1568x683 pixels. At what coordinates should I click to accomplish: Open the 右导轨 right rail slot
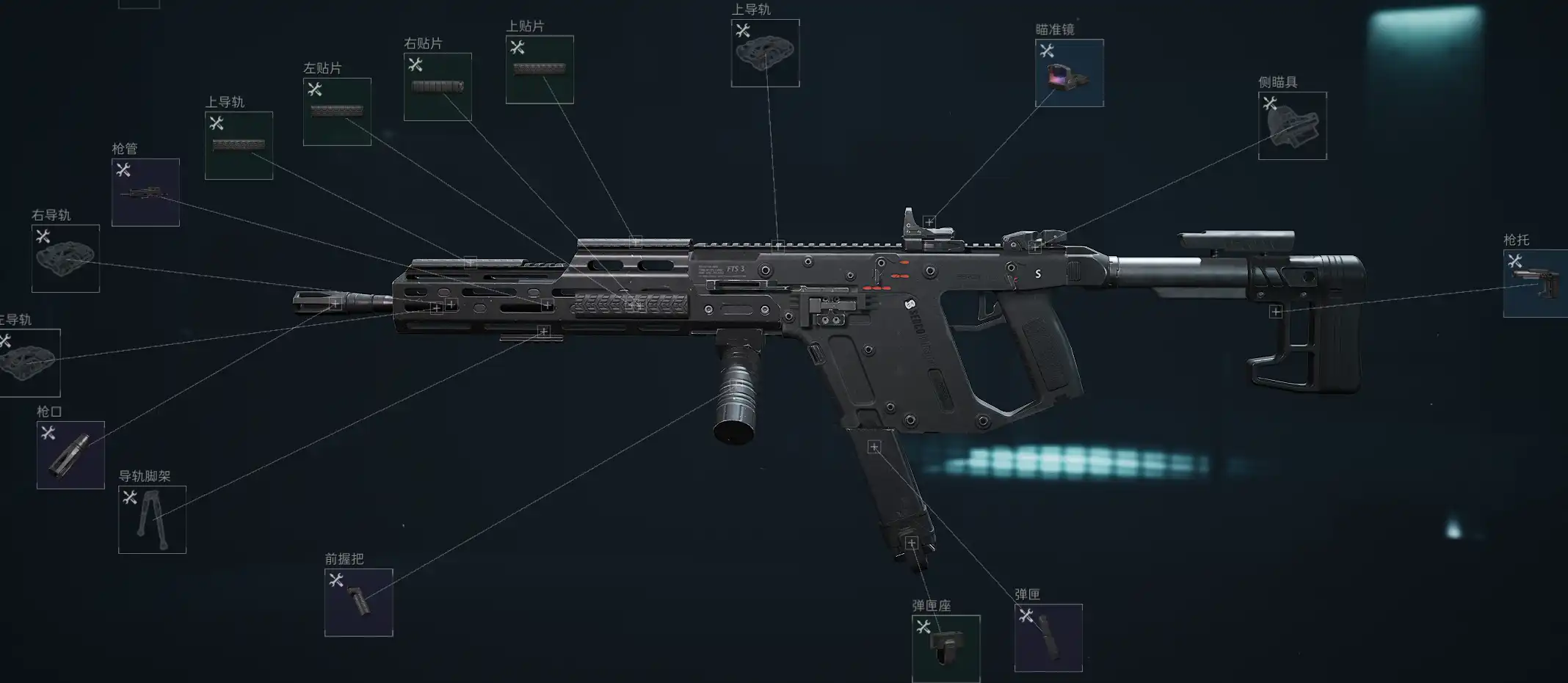tap(65, 258)
